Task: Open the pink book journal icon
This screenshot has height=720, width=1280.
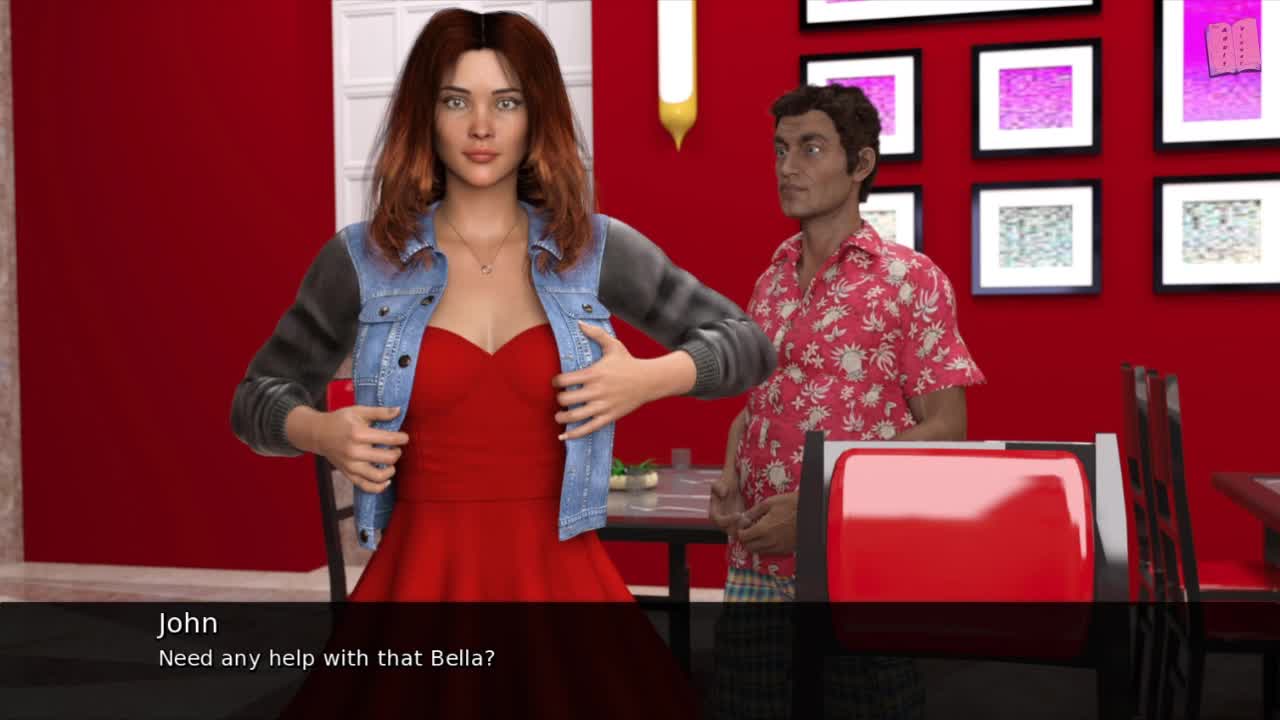Action: pyautogui.click(x=1232, y=47)
